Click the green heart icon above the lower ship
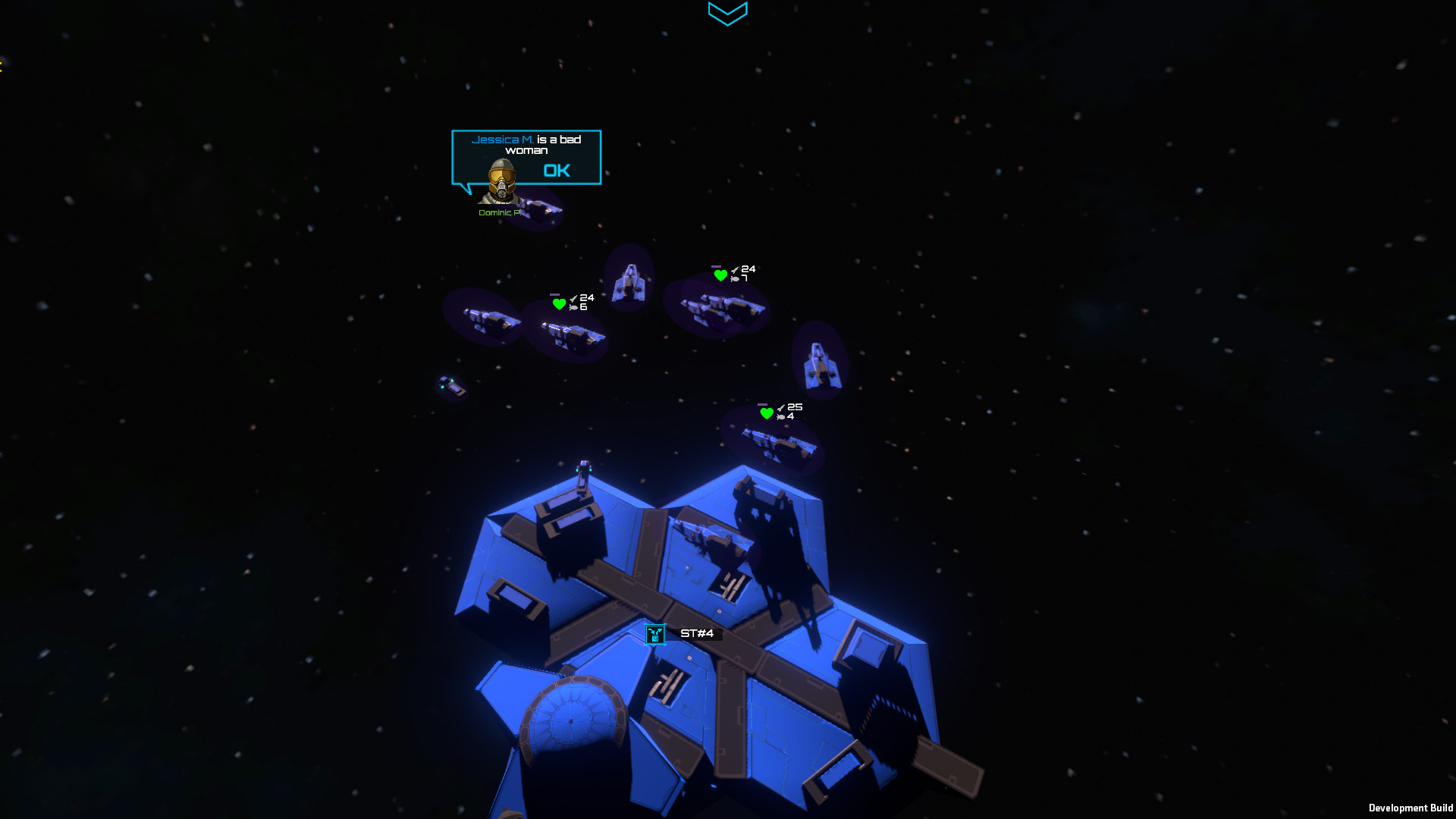Viewport: 1456px width, 819px height. (x=767, y=413)
